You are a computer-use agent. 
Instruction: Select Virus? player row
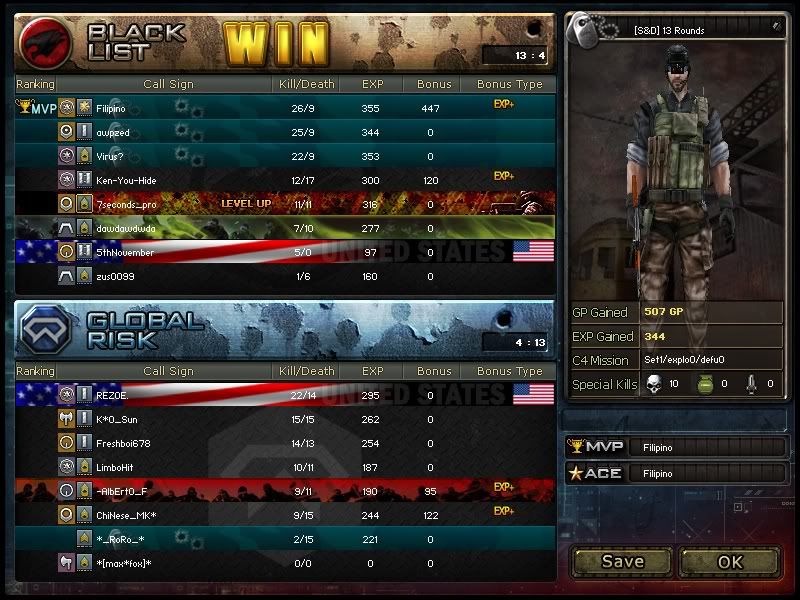tap(285, 156)
